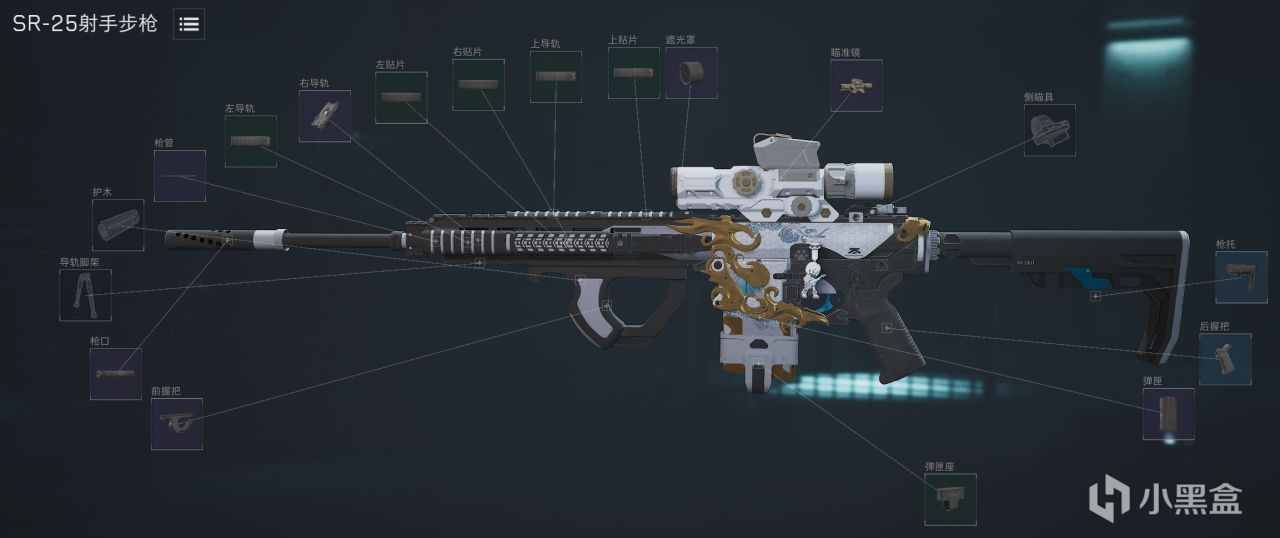The width and height of the screenshot is (1280, 538).
Task: Open the 后握把 rear grip slot
Action: 1225,359
